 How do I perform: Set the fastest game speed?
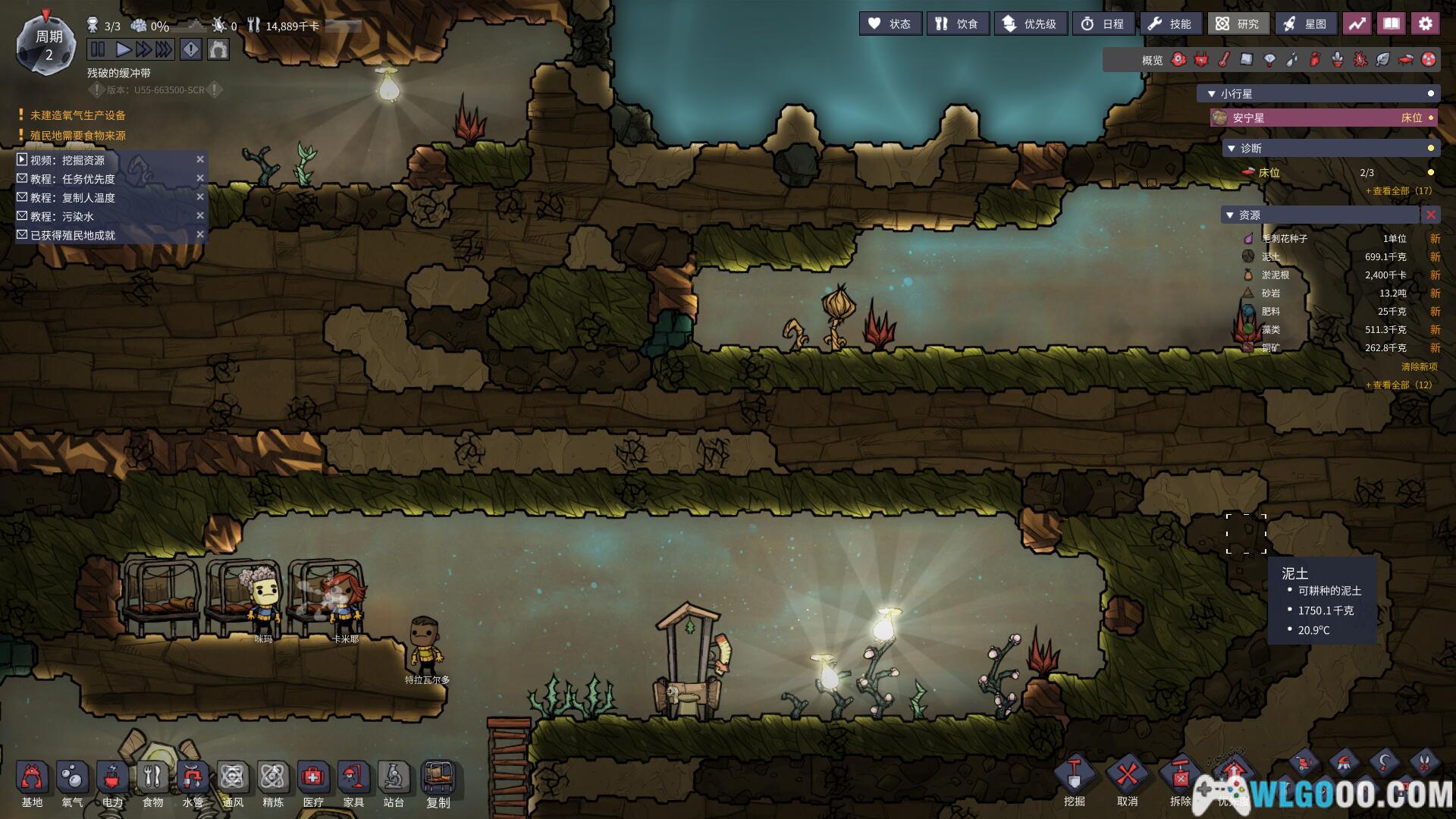(x=164, y=50)
